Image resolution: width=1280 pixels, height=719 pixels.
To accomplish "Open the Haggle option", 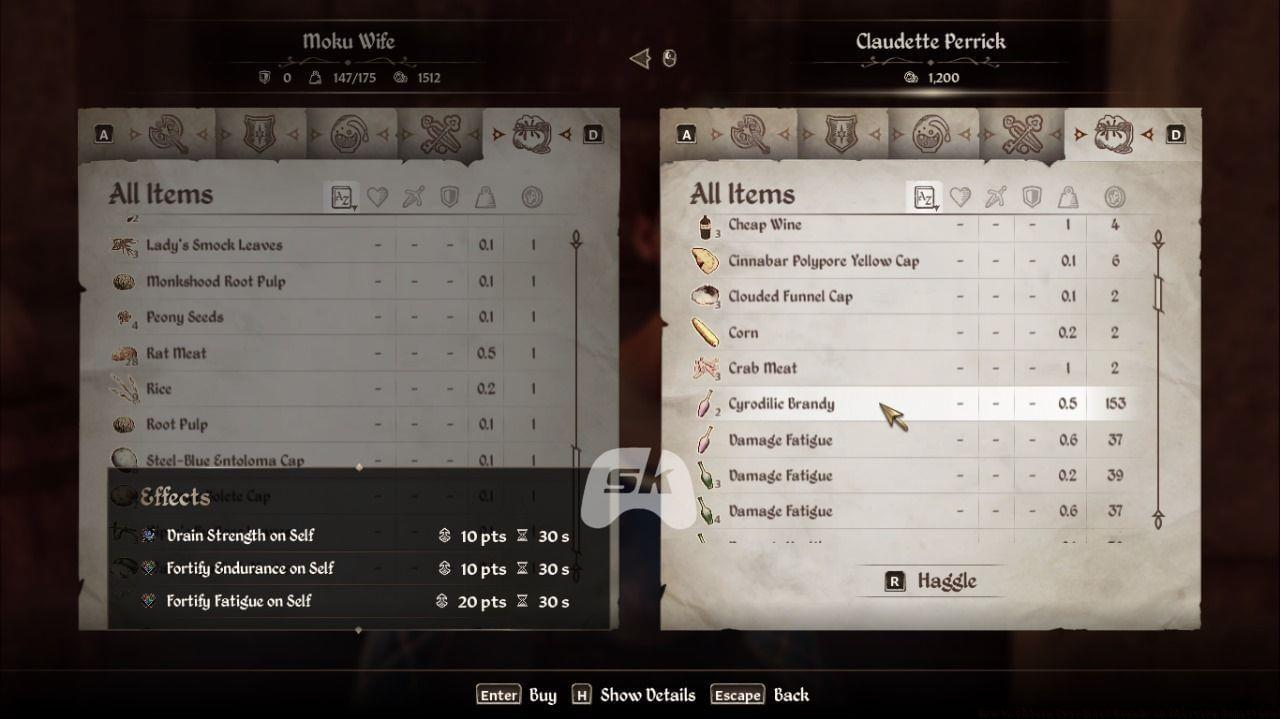I will click(931, 581).
